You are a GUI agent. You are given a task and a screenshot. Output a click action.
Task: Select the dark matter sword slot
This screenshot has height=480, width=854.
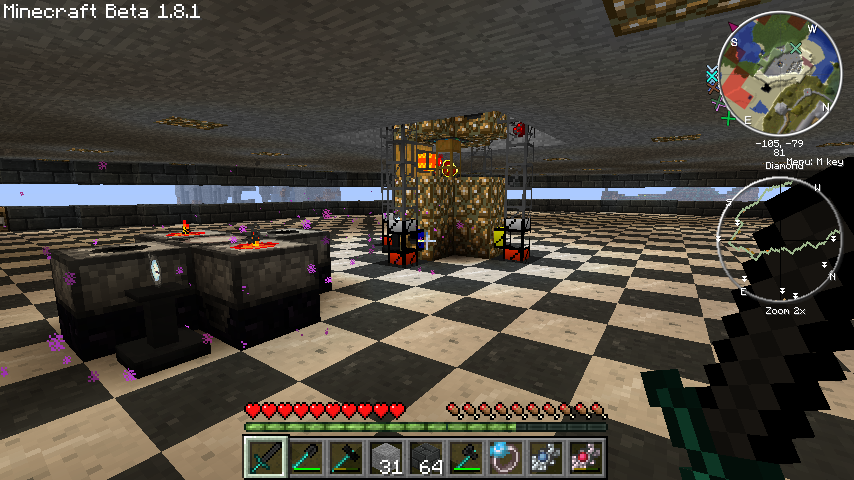(x=266, y=458)
